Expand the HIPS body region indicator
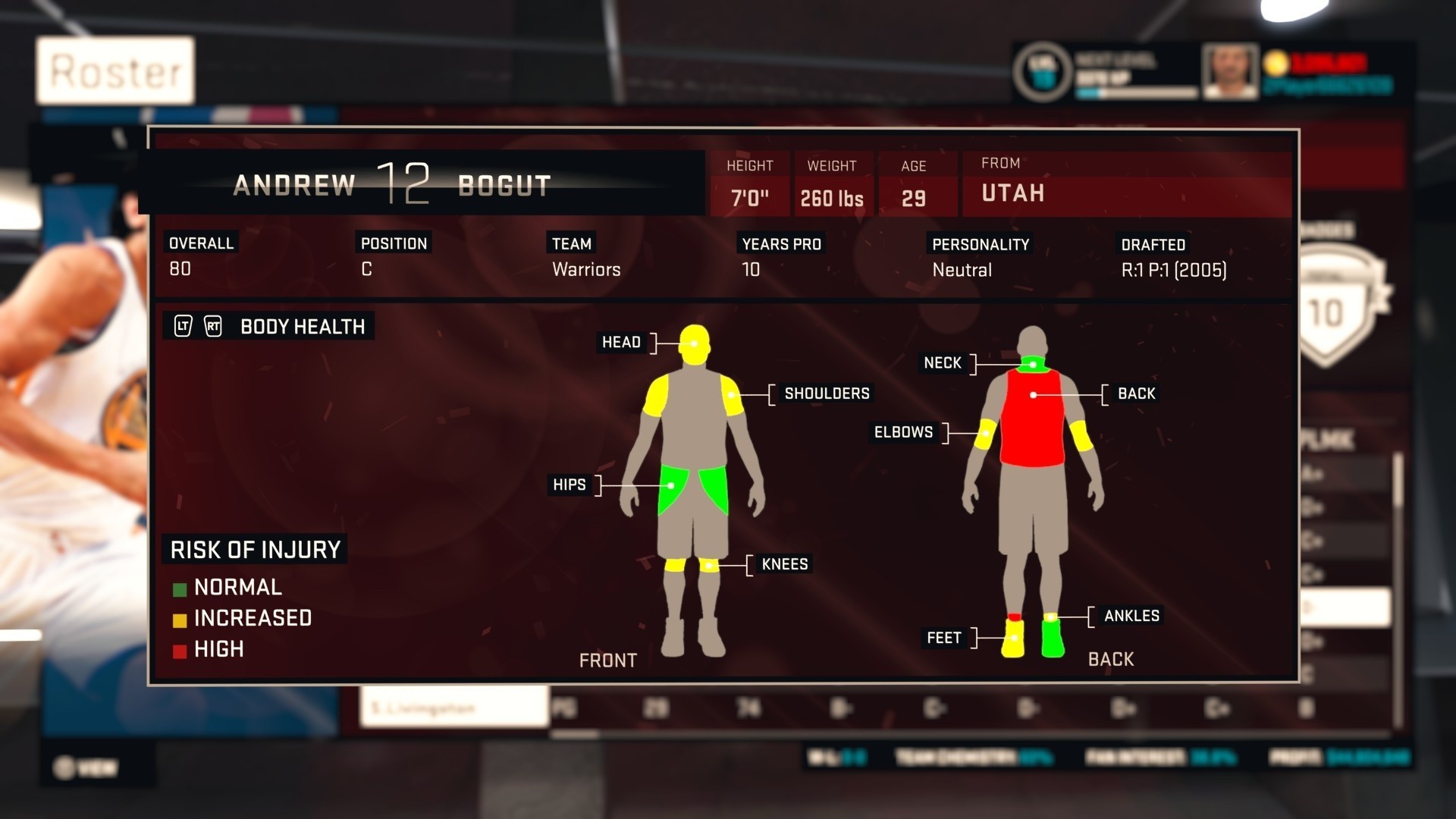The height and width of the screenshot is (819, 1456). [x=670, y=485]
